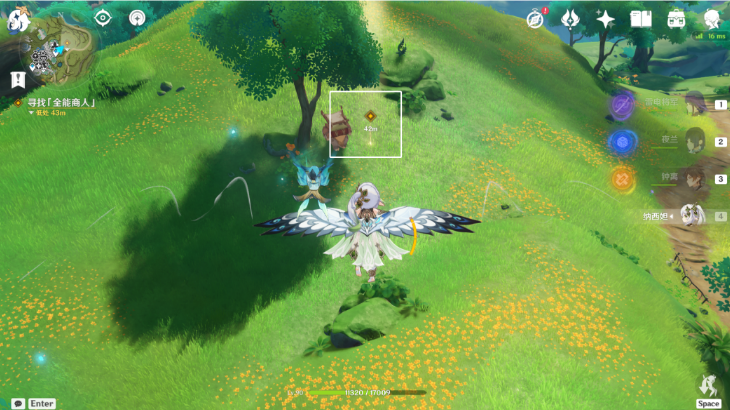Open the Paimon menu icon

point(19,19)
